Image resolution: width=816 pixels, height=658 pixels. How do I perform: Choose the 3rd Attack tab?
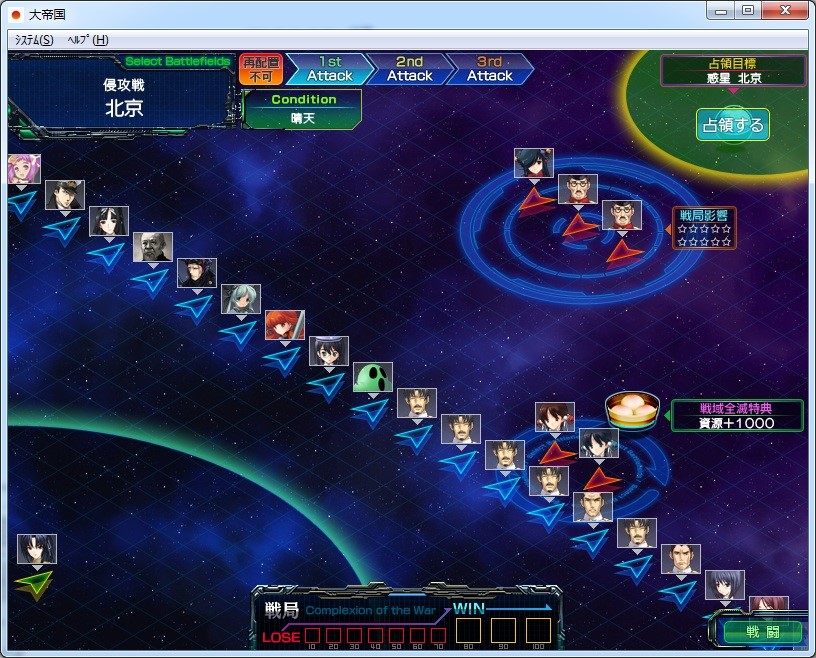pyautogui.click(x=489, y=69)
